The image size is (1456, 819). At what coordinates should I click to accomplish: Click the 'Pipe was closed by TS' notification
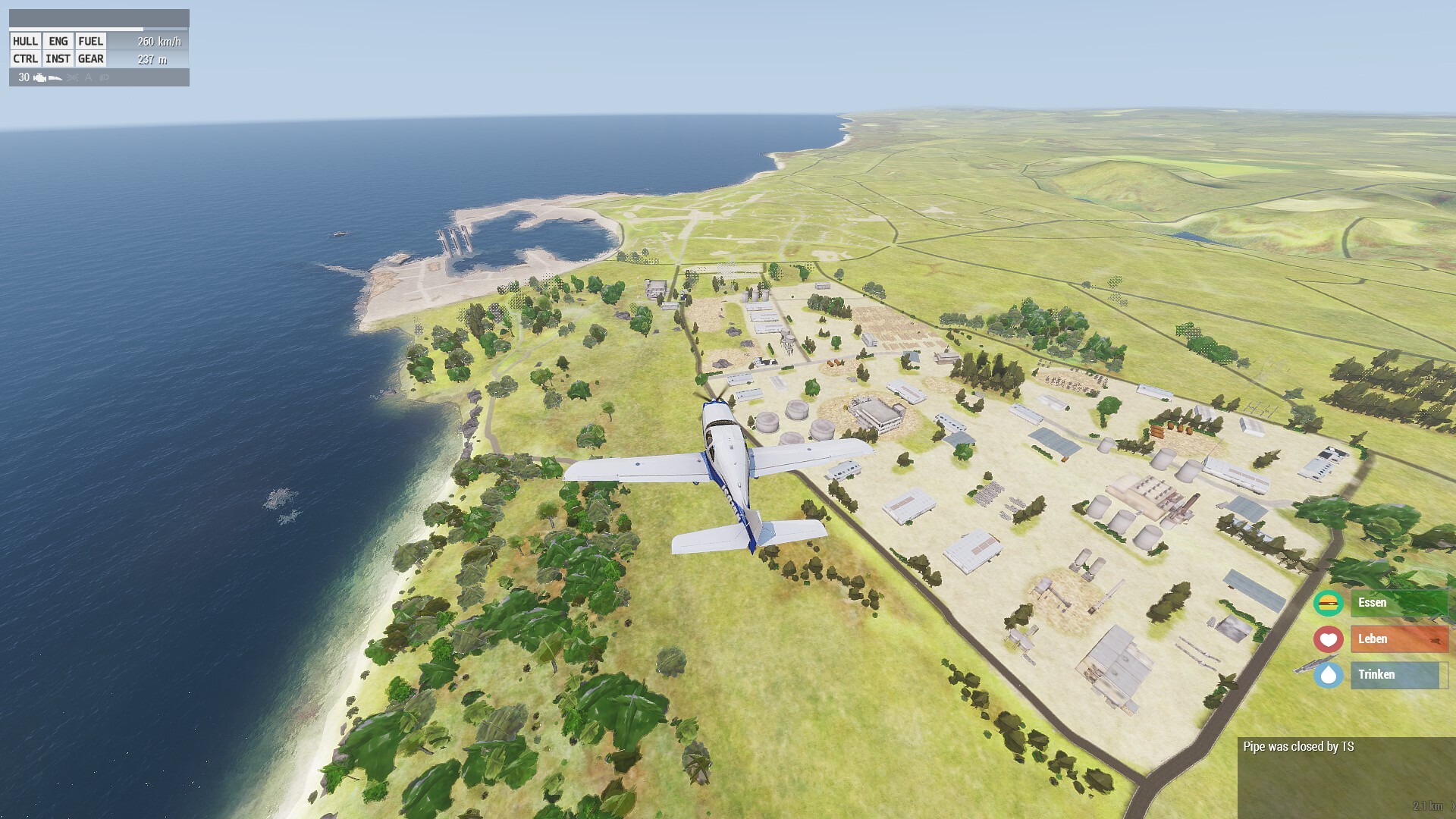pos(1298,747)
